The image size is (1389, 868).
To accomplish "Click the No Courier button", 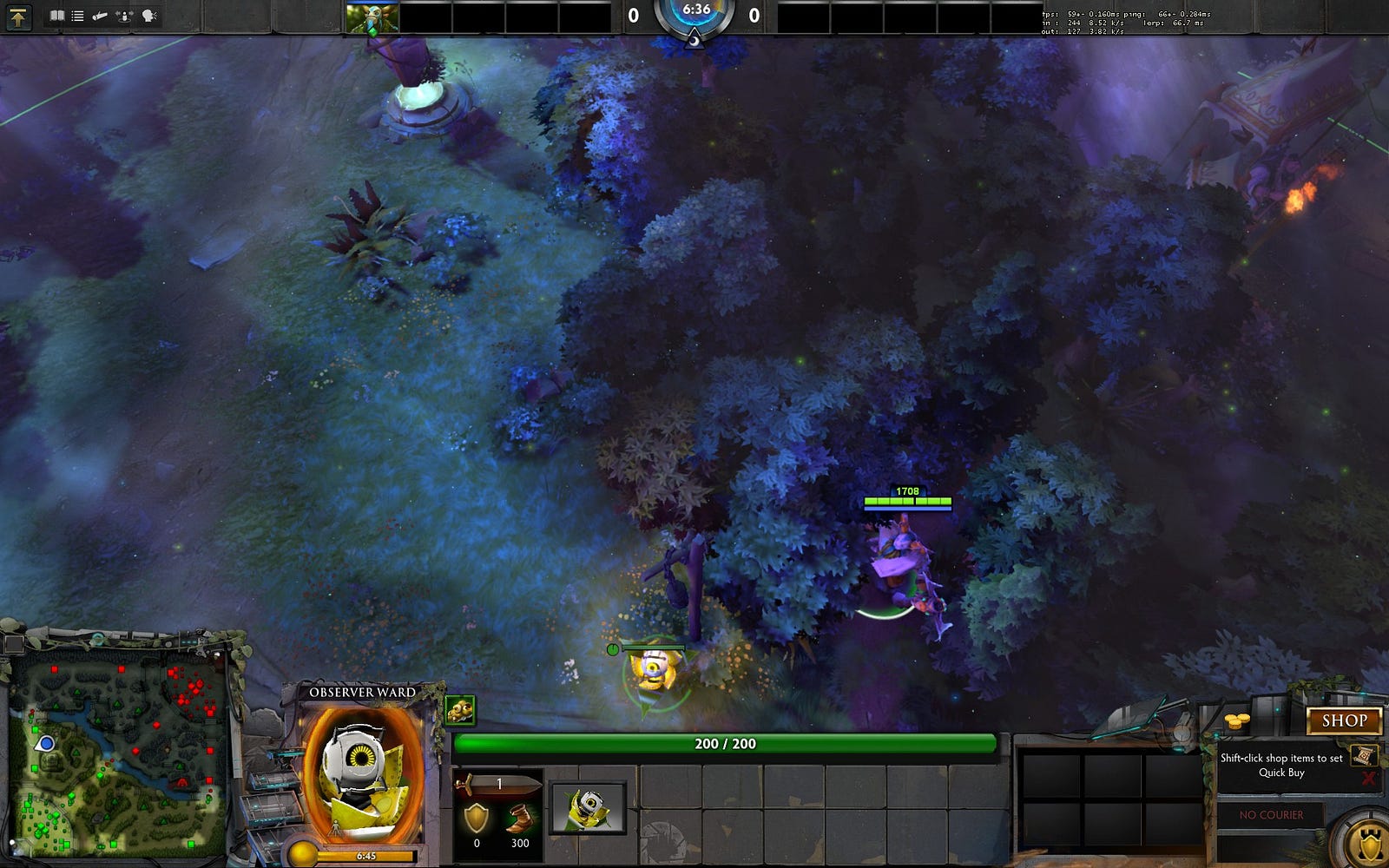I will click(1271, 815).
